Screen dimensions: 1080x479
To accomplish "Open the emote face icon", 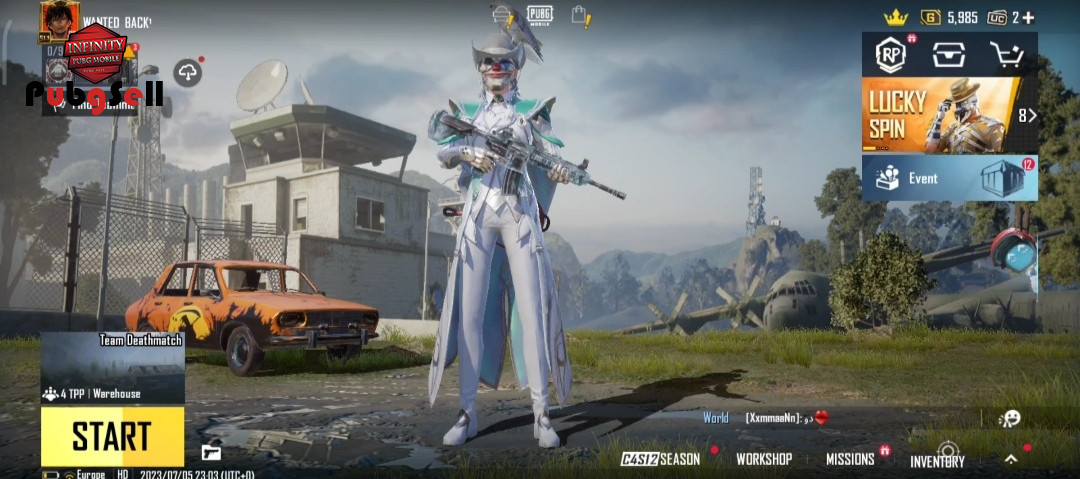I will (x=1010, y=418).
